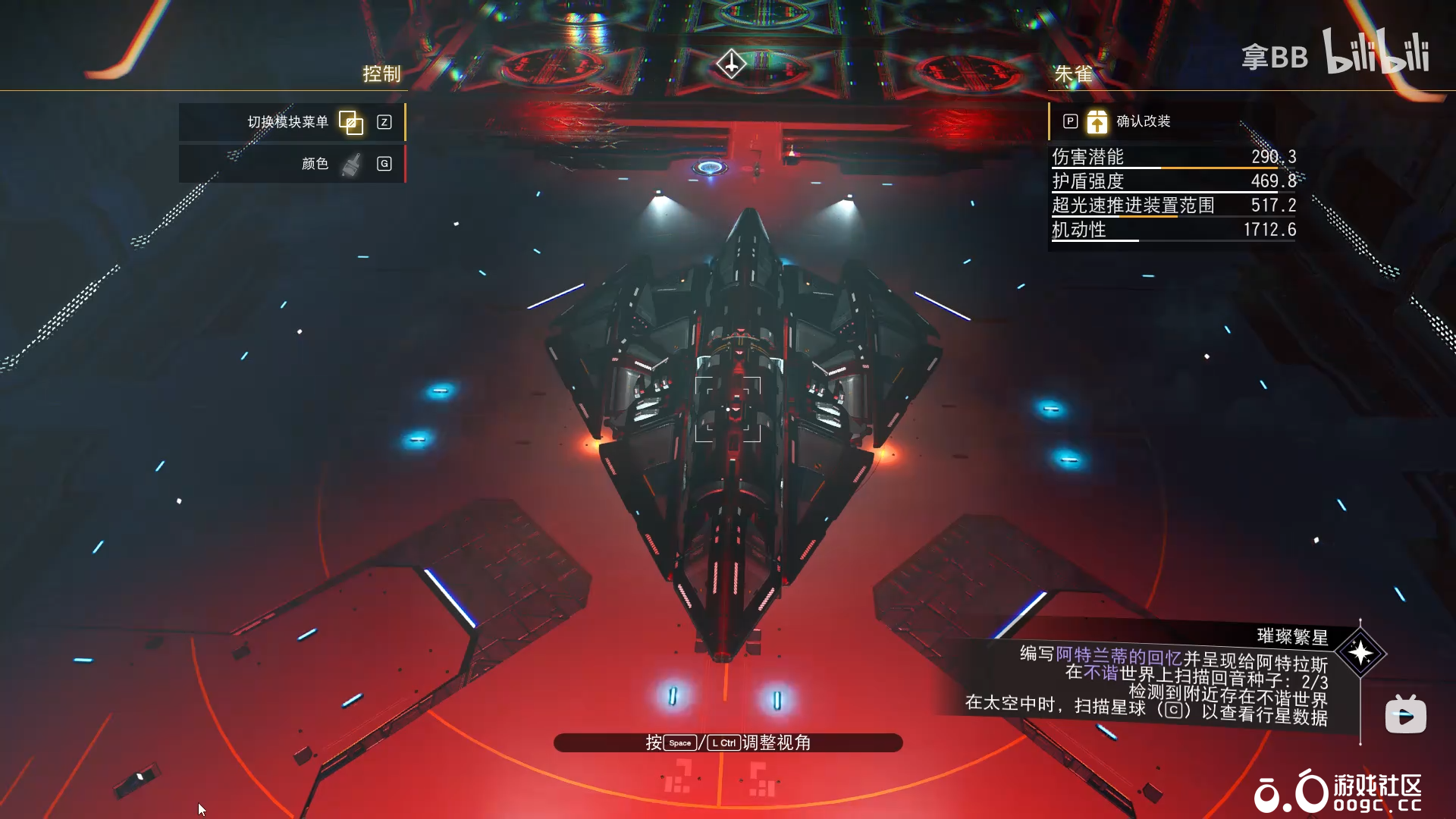Open the 璀璨繁星 mission tracker icon
1456x819 pixels.
1360,653
